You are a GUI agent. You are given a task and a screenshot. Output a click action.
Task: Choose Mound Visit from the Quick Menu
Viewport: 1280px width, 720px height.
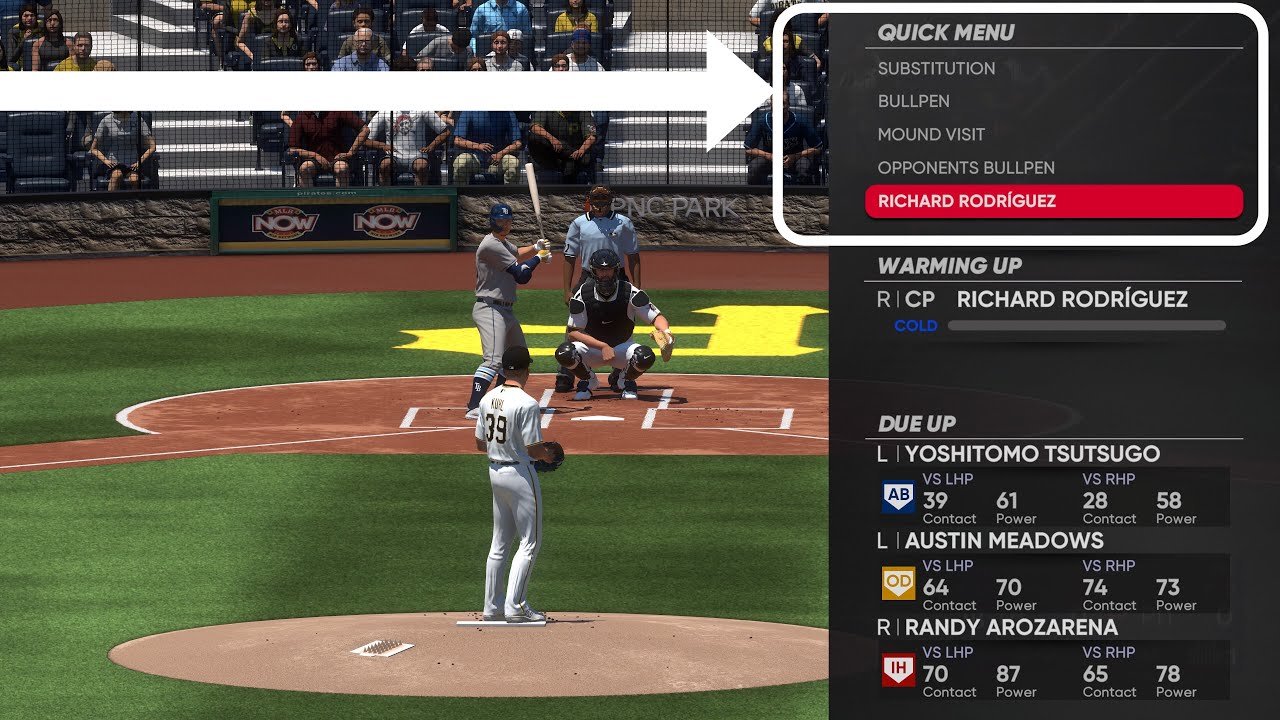tap(931, 134)
